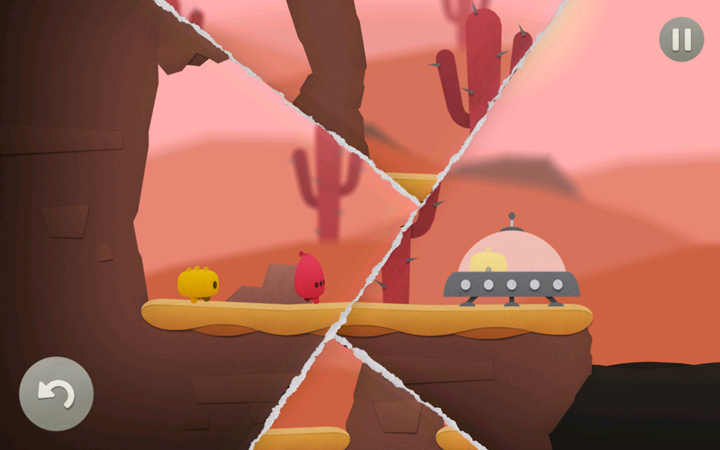Viewport: 720px width, 450px height.
Task: Pause the game with the pause button
Action: point(681,40)
